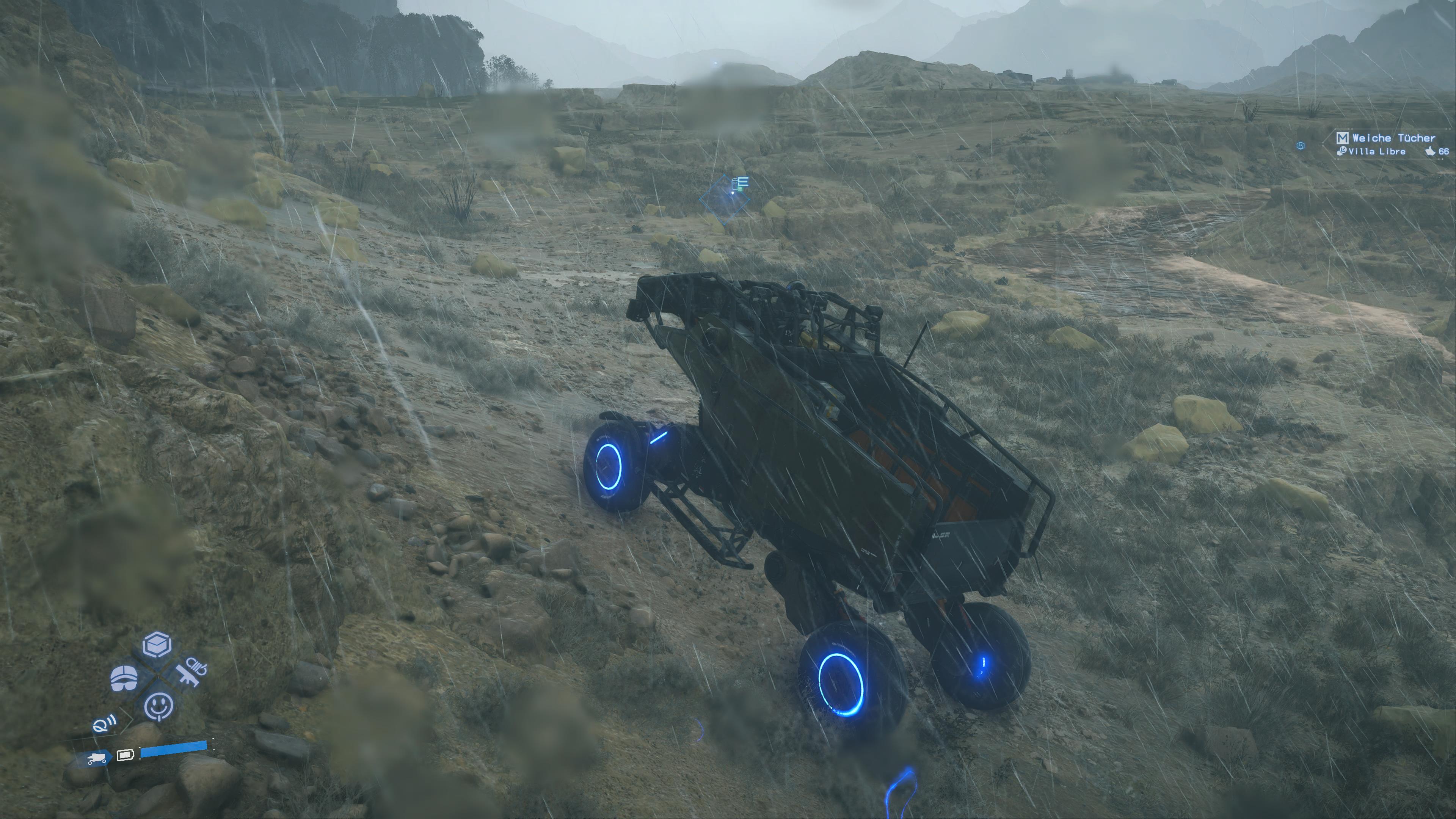The width and height of the screenshot is (1456, 819).
Task: Toggle the blue diamond waypoint indicator
Action: [x=725, y=199]
